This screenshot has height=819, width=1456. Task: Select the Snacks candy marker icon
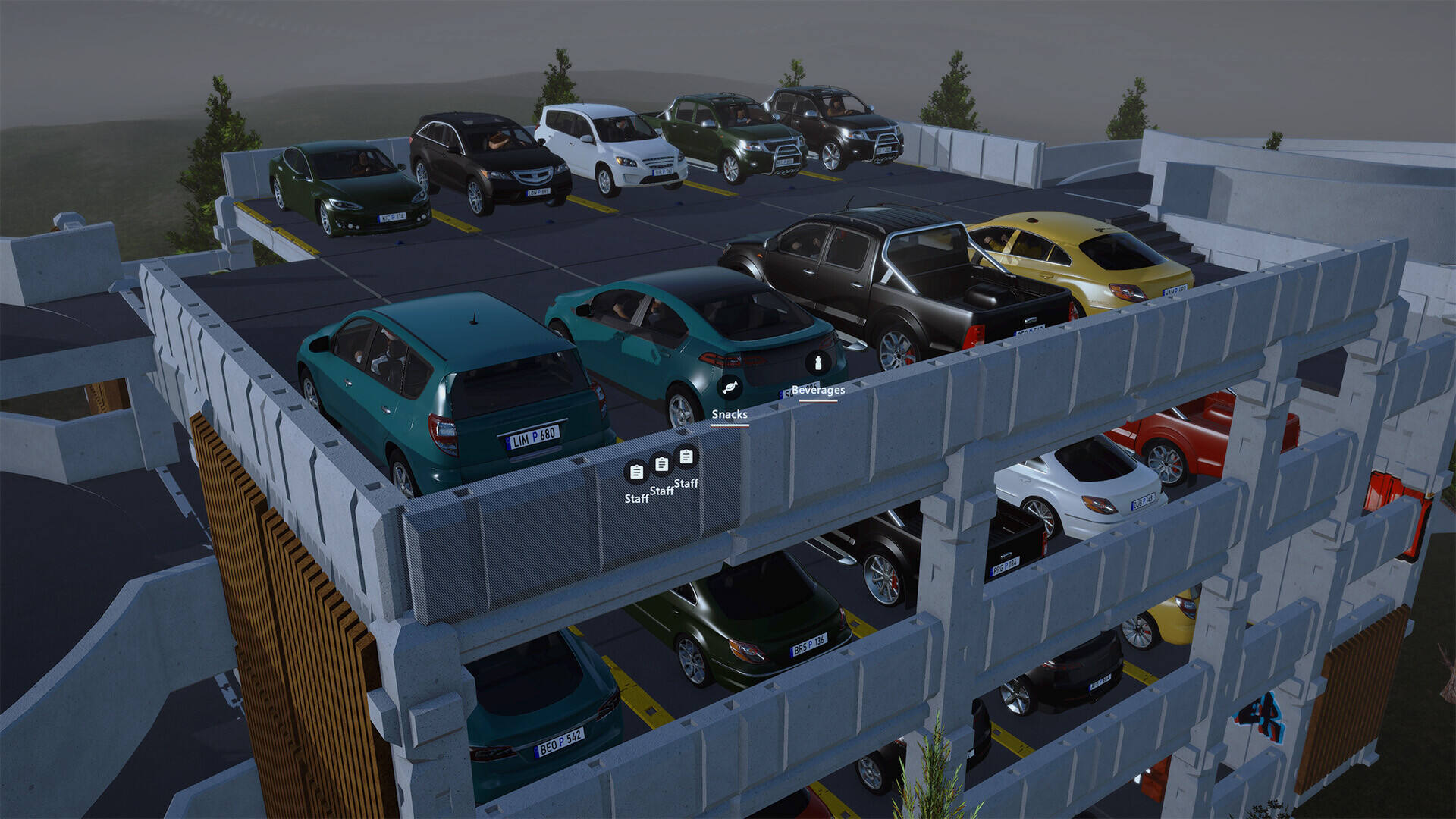[x=730, y=388]
